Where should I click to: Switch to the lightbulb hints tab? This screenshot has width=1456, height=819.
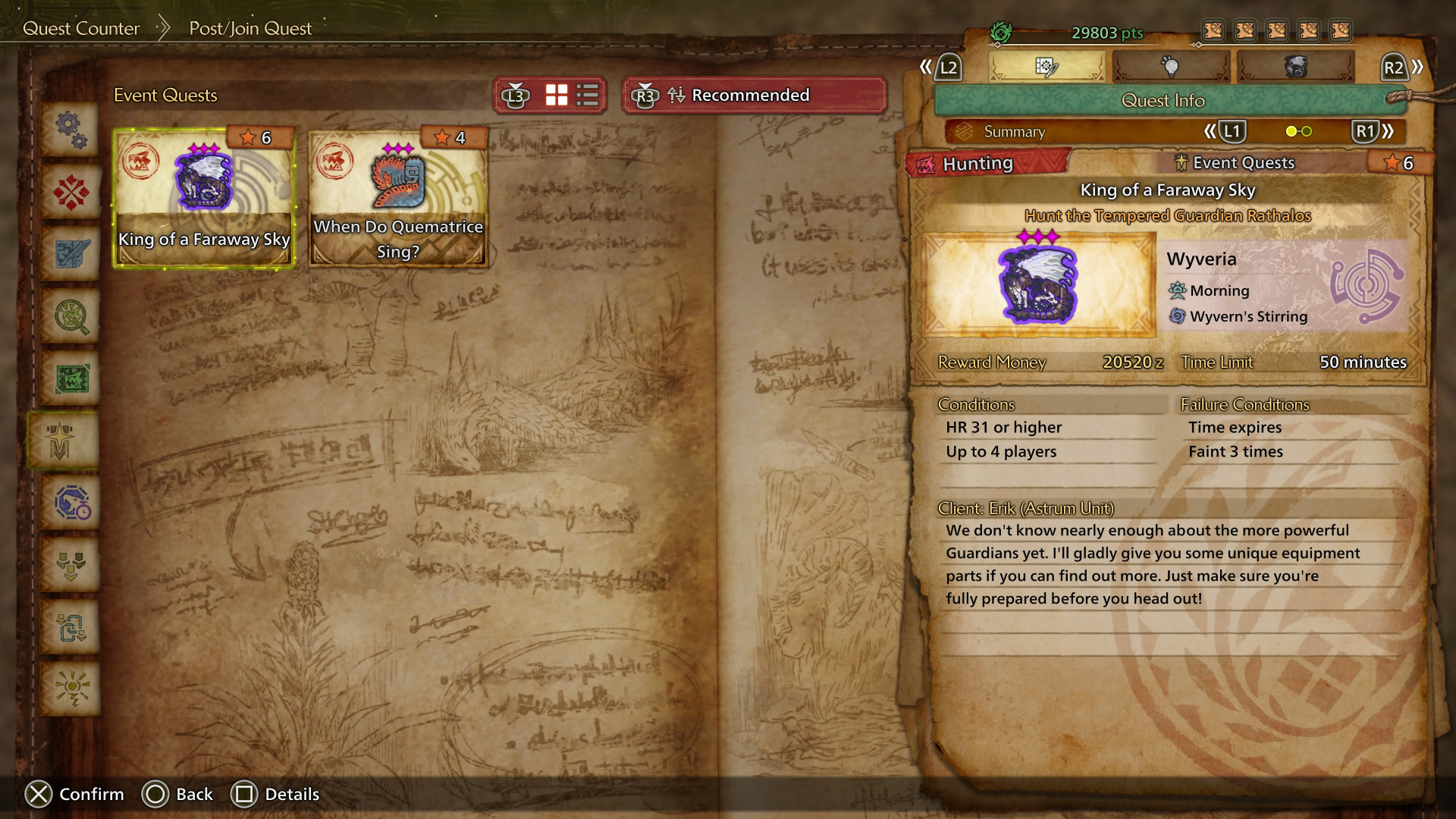(1171, 67)
